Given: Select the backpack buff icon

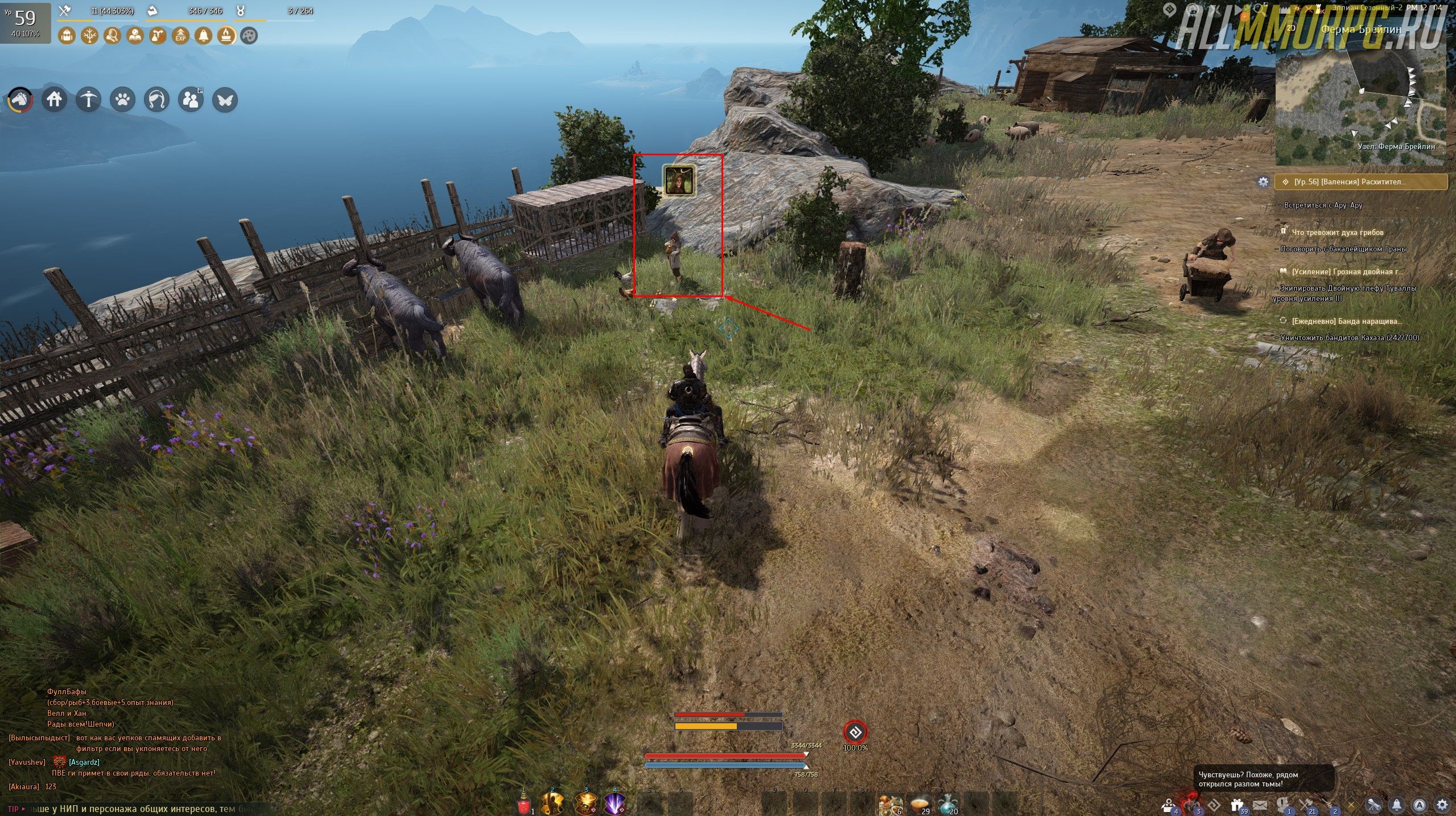Looking at the screenshot, I should pos(67,36).
